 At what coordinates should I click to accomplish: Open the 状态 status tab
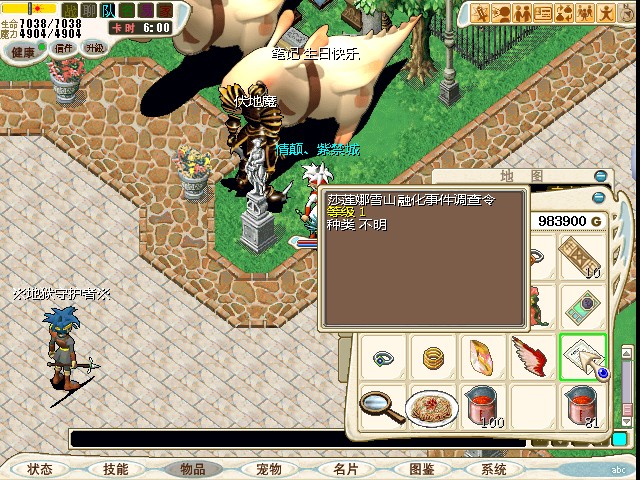click(x=40, y=469)
